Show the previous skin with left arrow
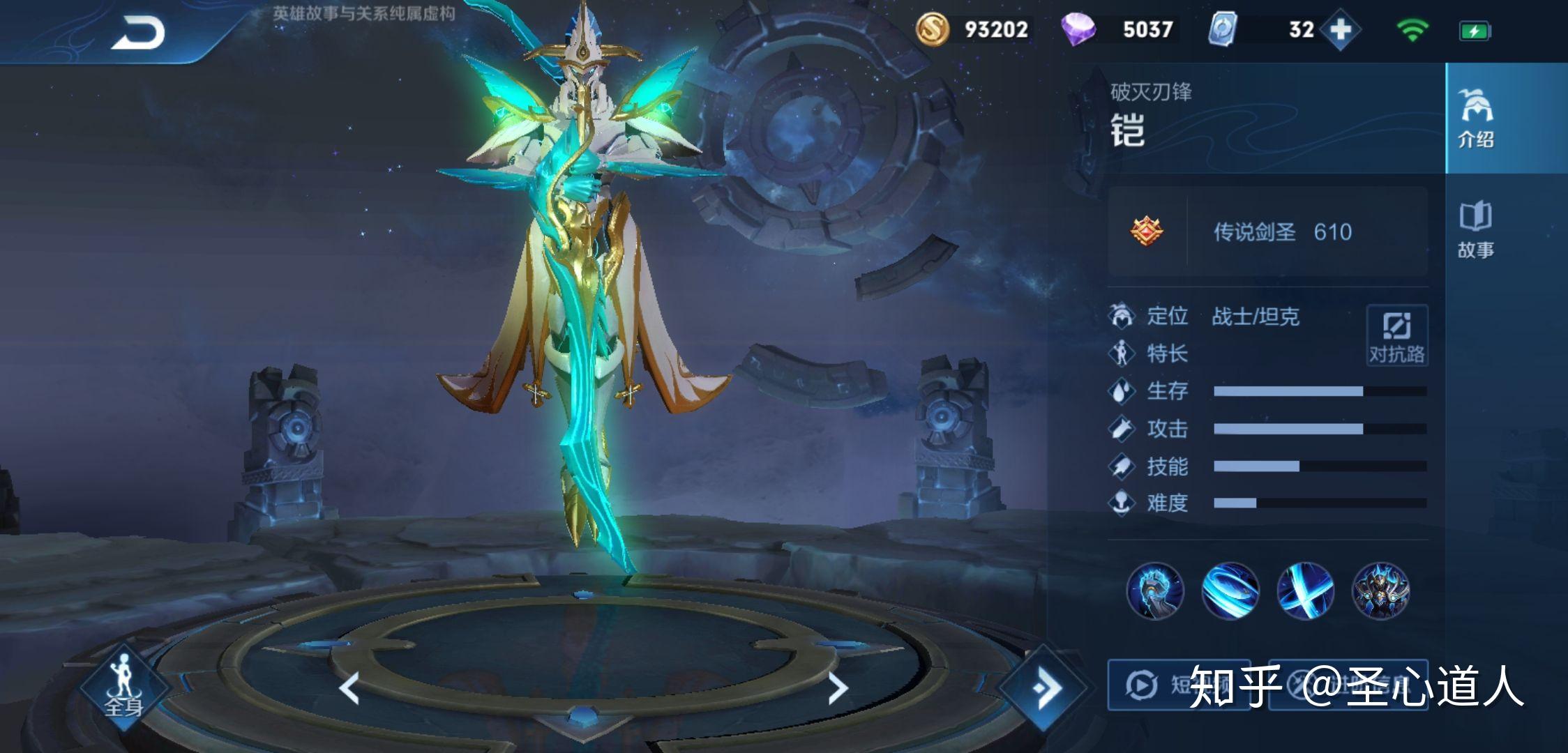Screen dimensions: 1568x753 (349, 688)
